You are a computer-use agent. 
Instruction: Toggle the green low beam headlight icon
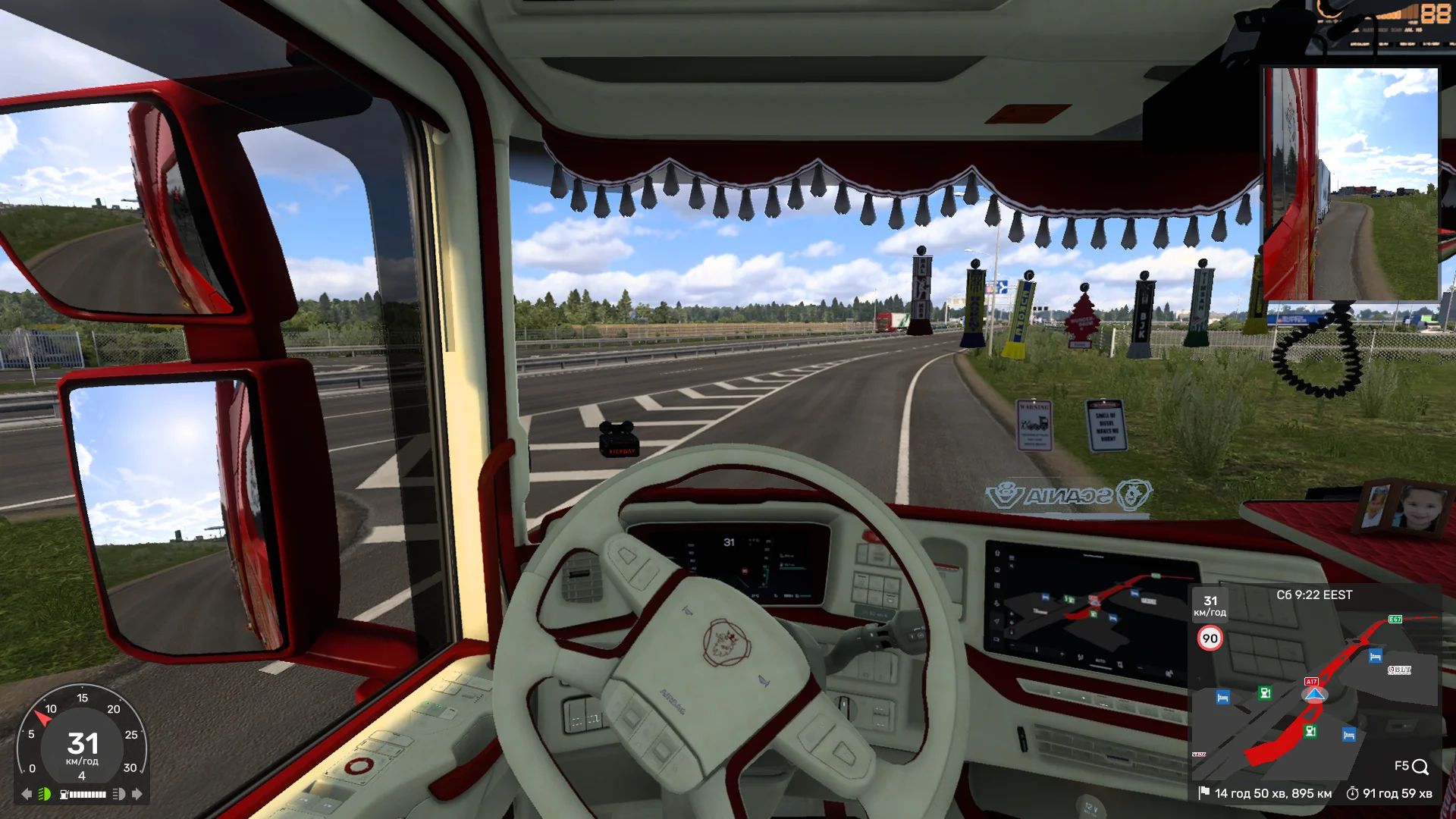pos(45,794)
